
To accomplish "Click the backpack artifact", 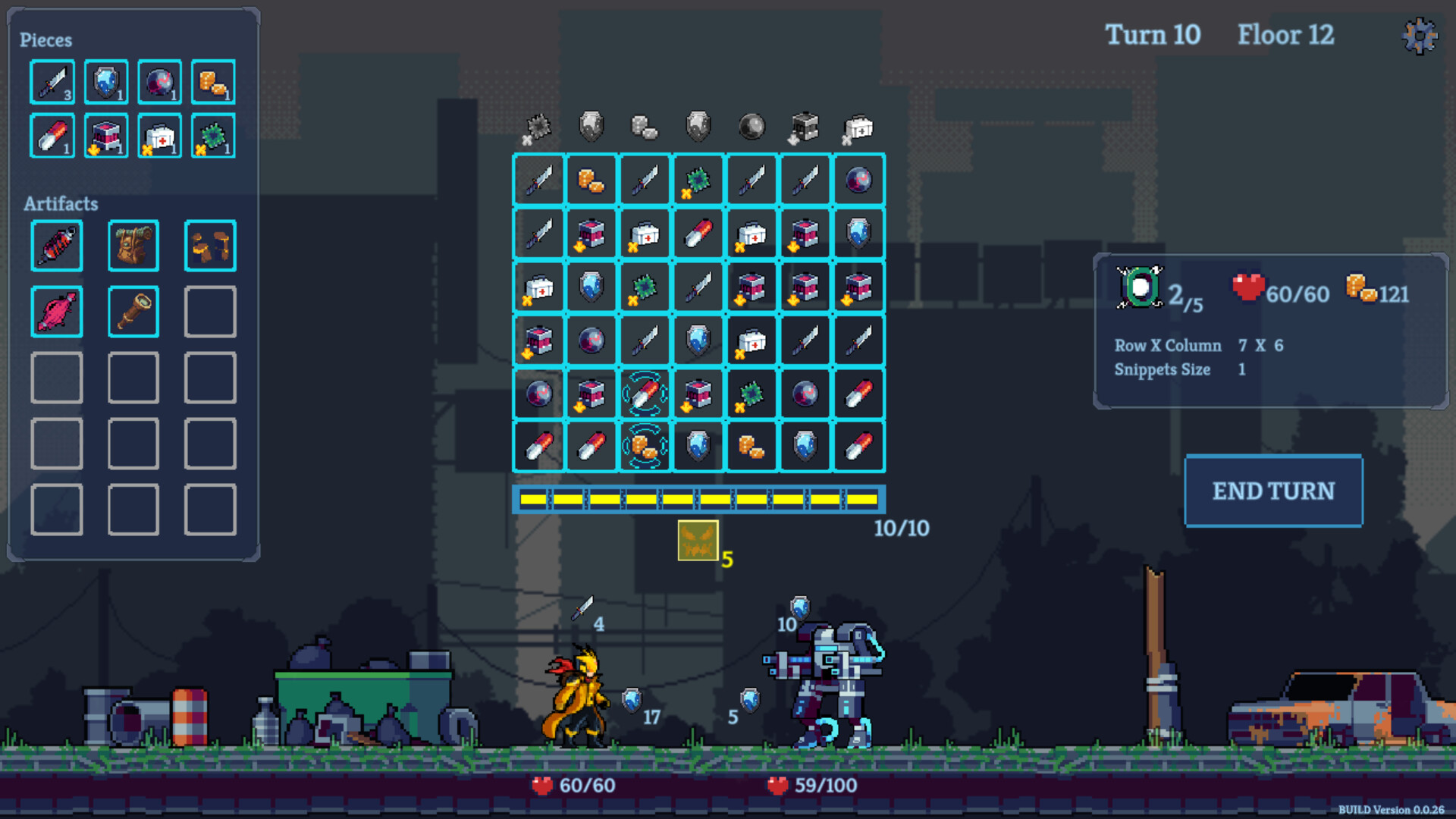I will pos(133,245).
